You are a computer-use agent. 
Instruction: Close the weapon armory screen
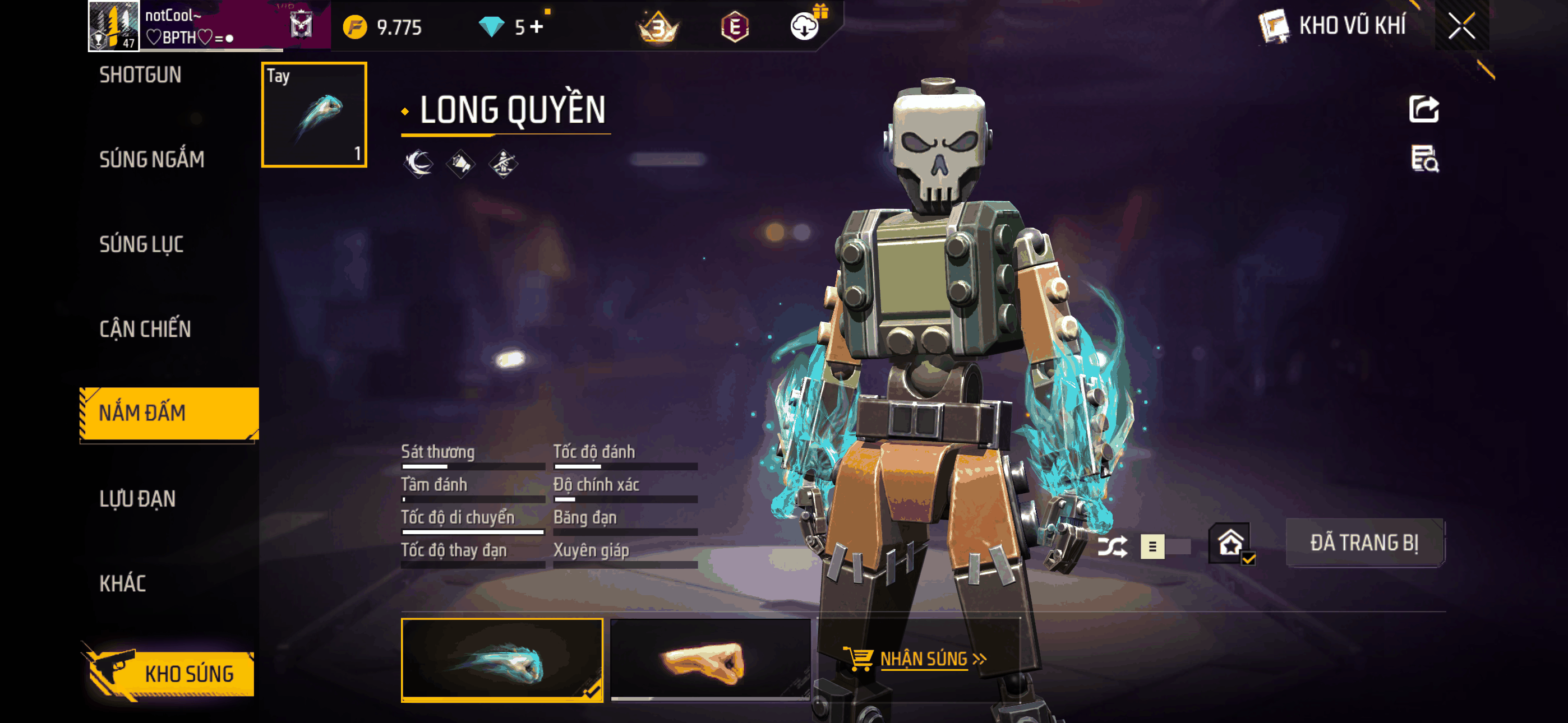[1461, 26]
